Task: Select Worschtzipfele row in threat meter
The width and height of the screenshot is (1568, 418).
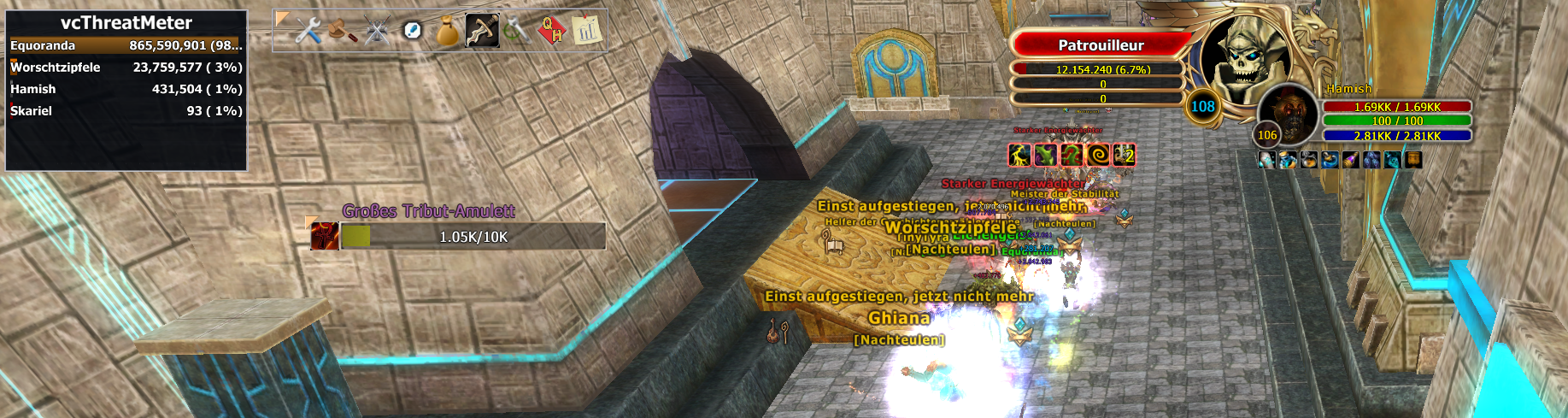Action: (126, 67)
